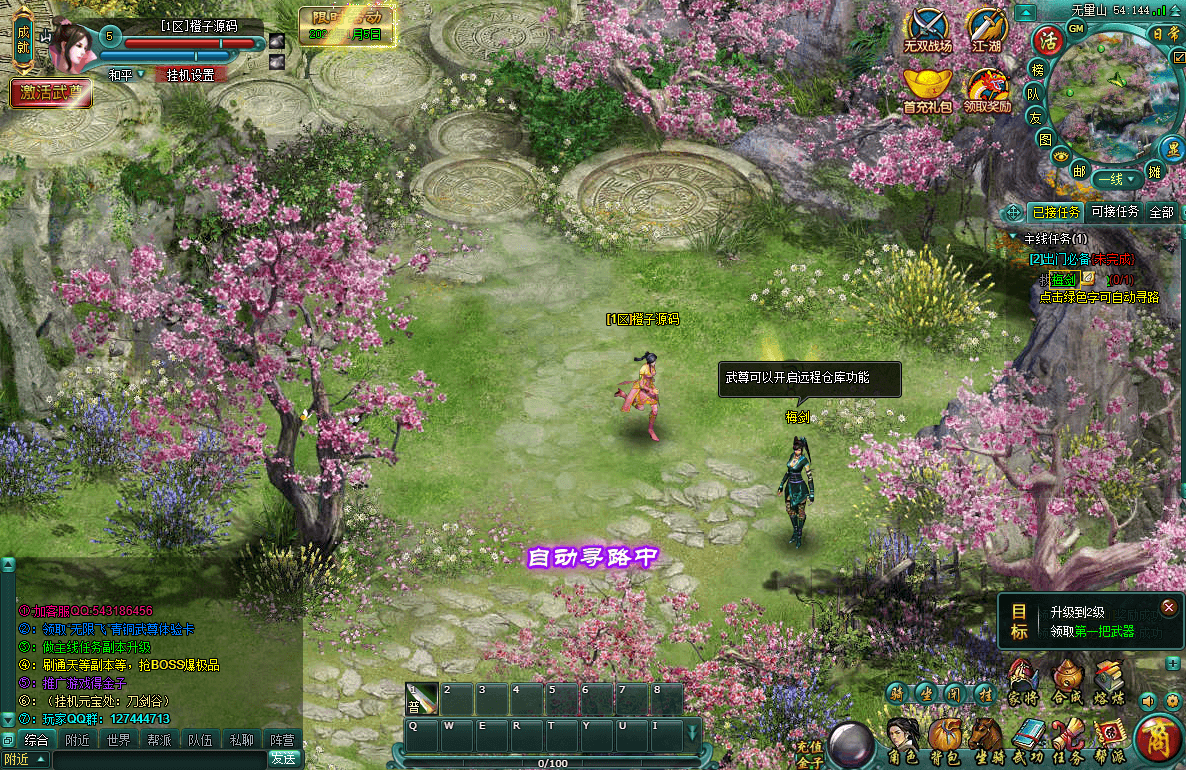Enter the 无双战场 battlefield
This screenshot has width=1186, height=770.
927,30
